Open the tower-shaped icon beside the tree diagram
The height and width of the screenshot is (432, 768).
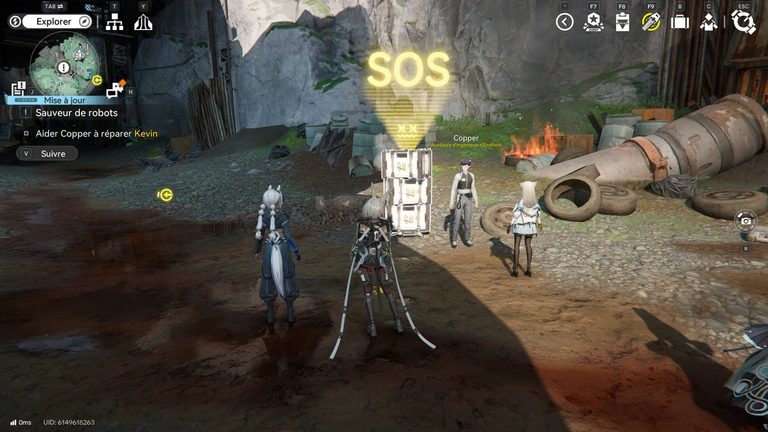(143, 22)
